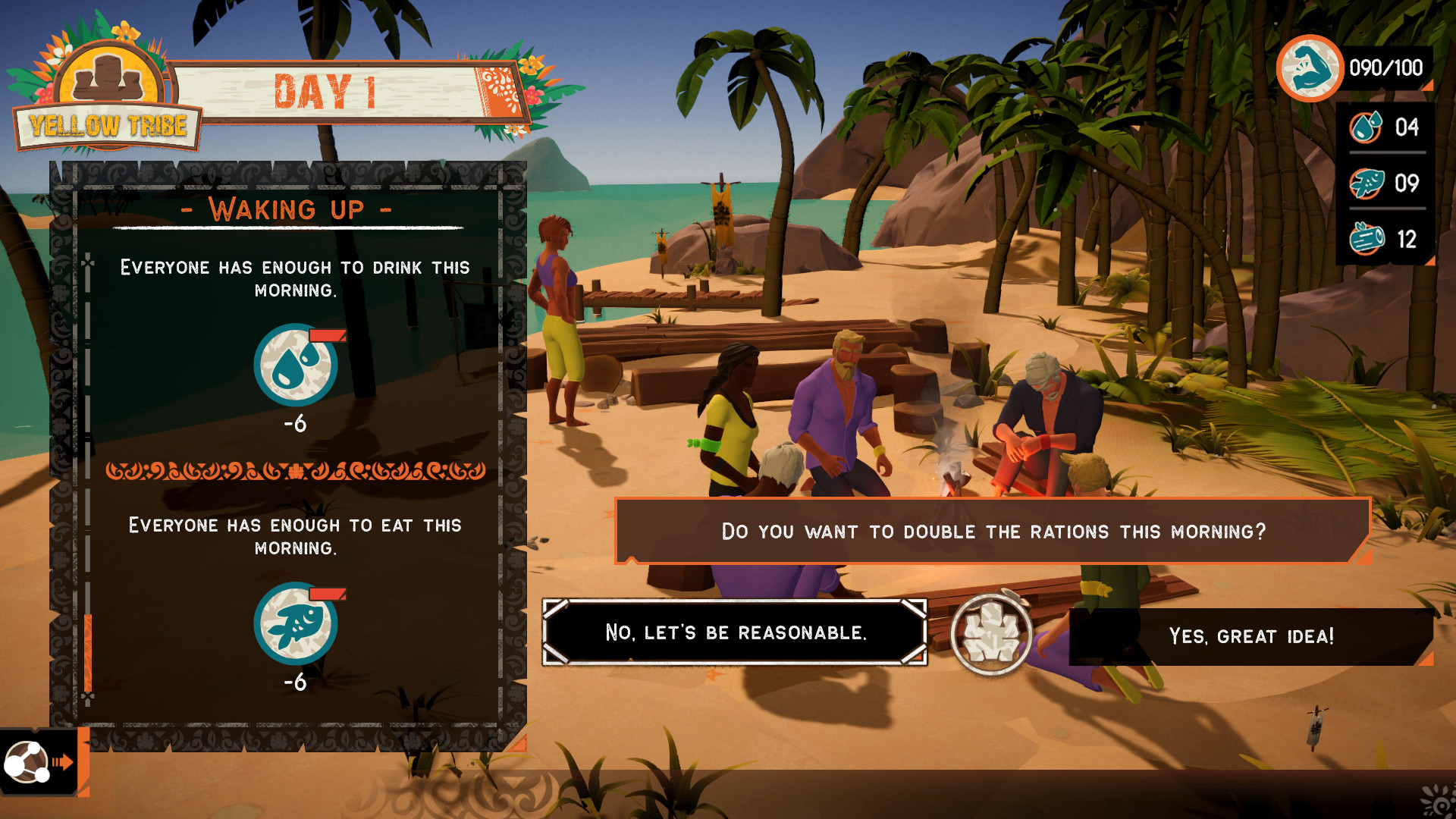
Task: Click the Yellow Tribe name label
Action: tap(108, 126)
